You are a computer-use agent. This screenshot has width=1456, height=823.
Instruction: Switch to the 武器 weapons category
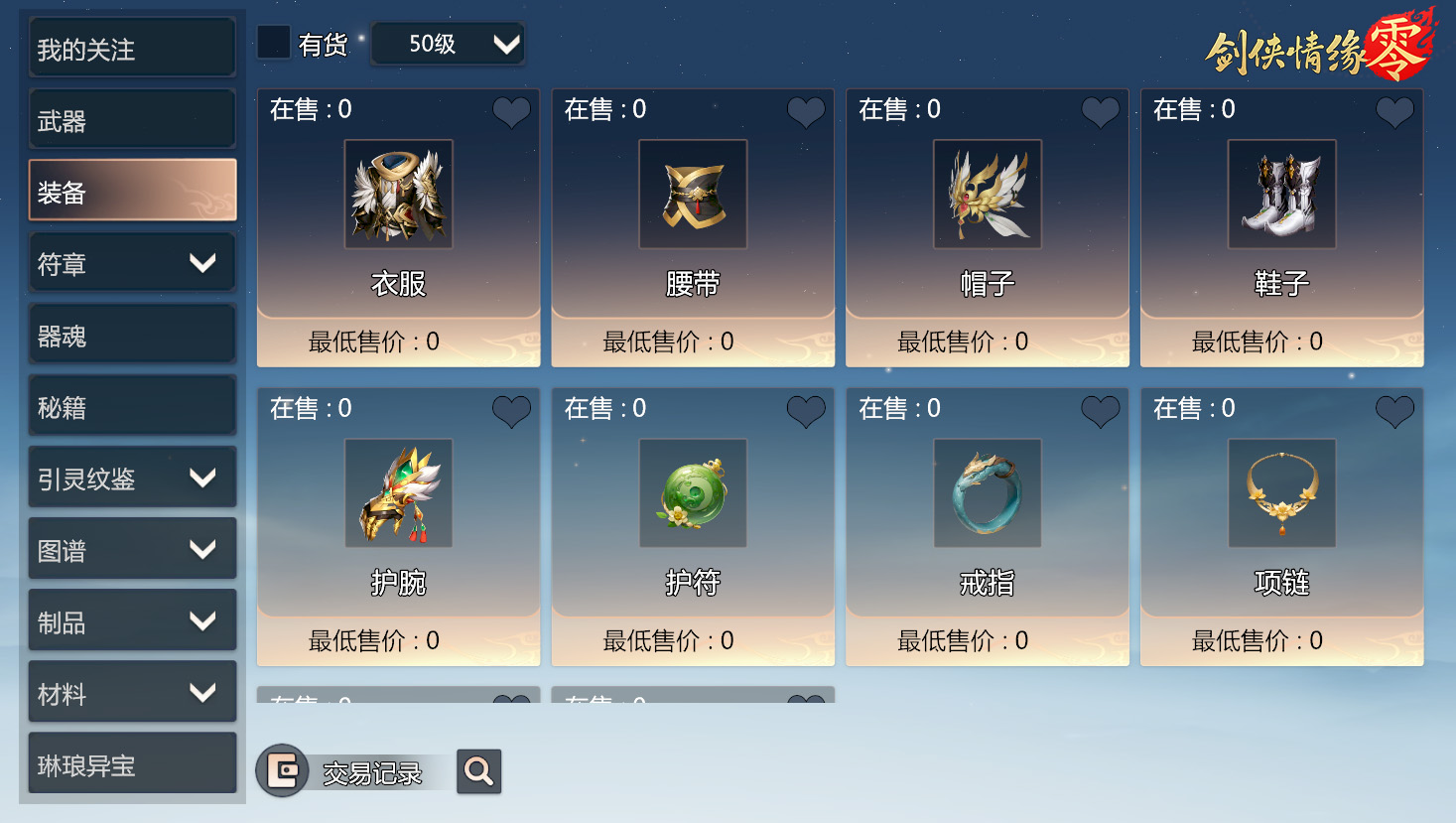[131, 118]
